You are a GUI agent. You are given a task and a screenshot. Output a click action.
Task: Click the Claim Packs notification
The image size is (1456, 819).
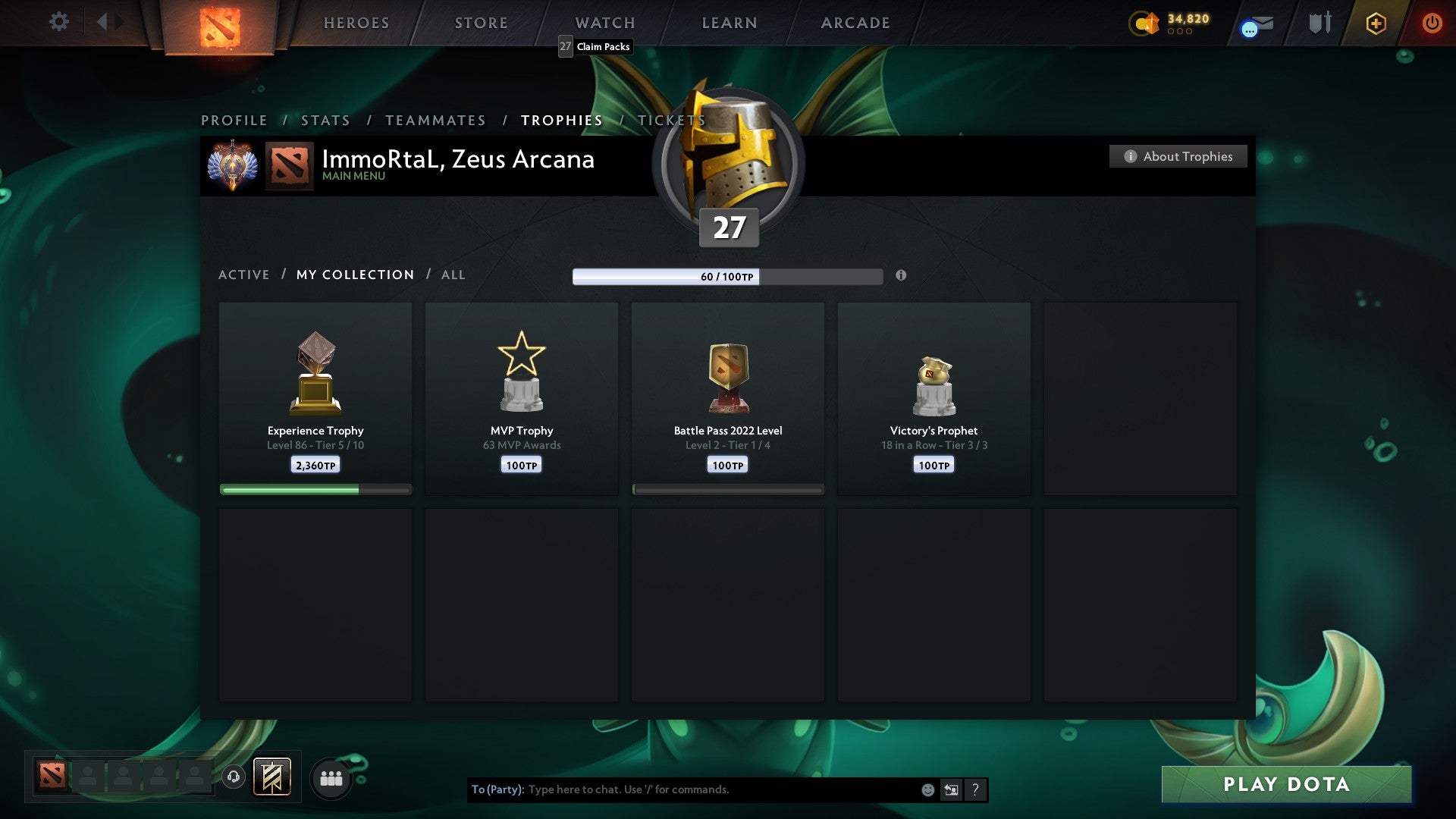[594, 46]
